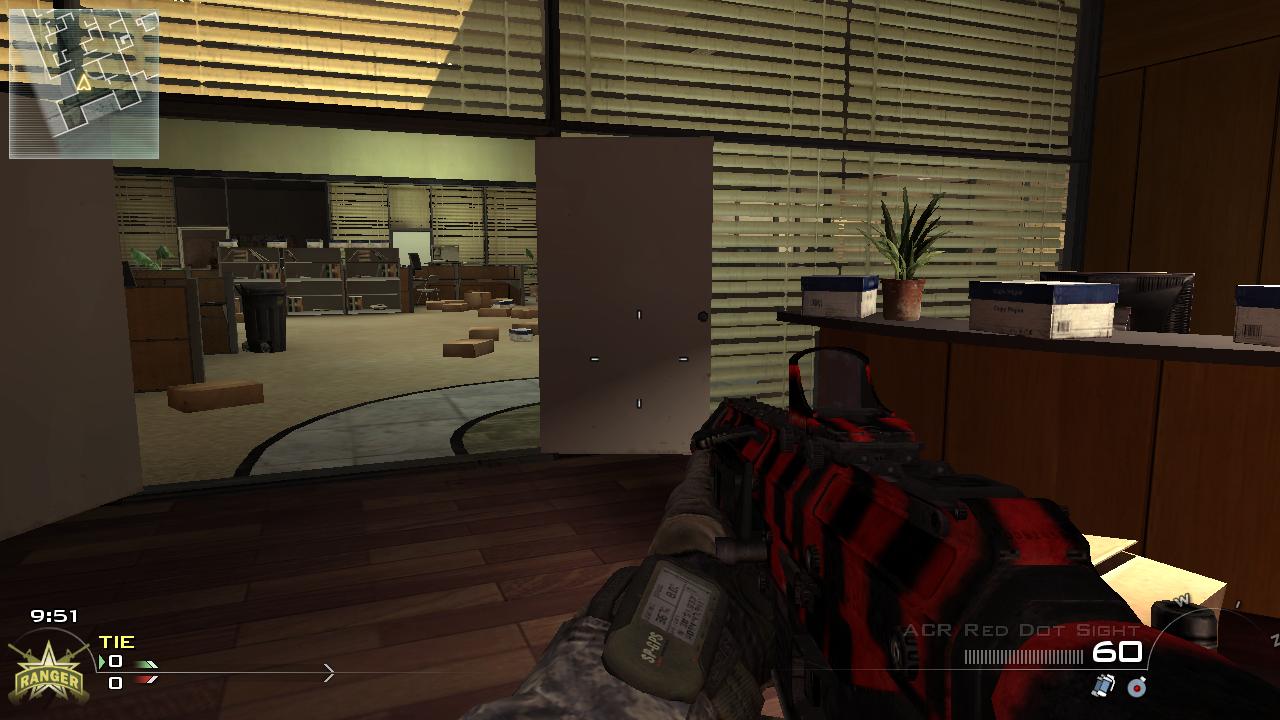Screen dimensions: 1280x720
Task: Toggle the TIE match status label
Action: (116, 642)
